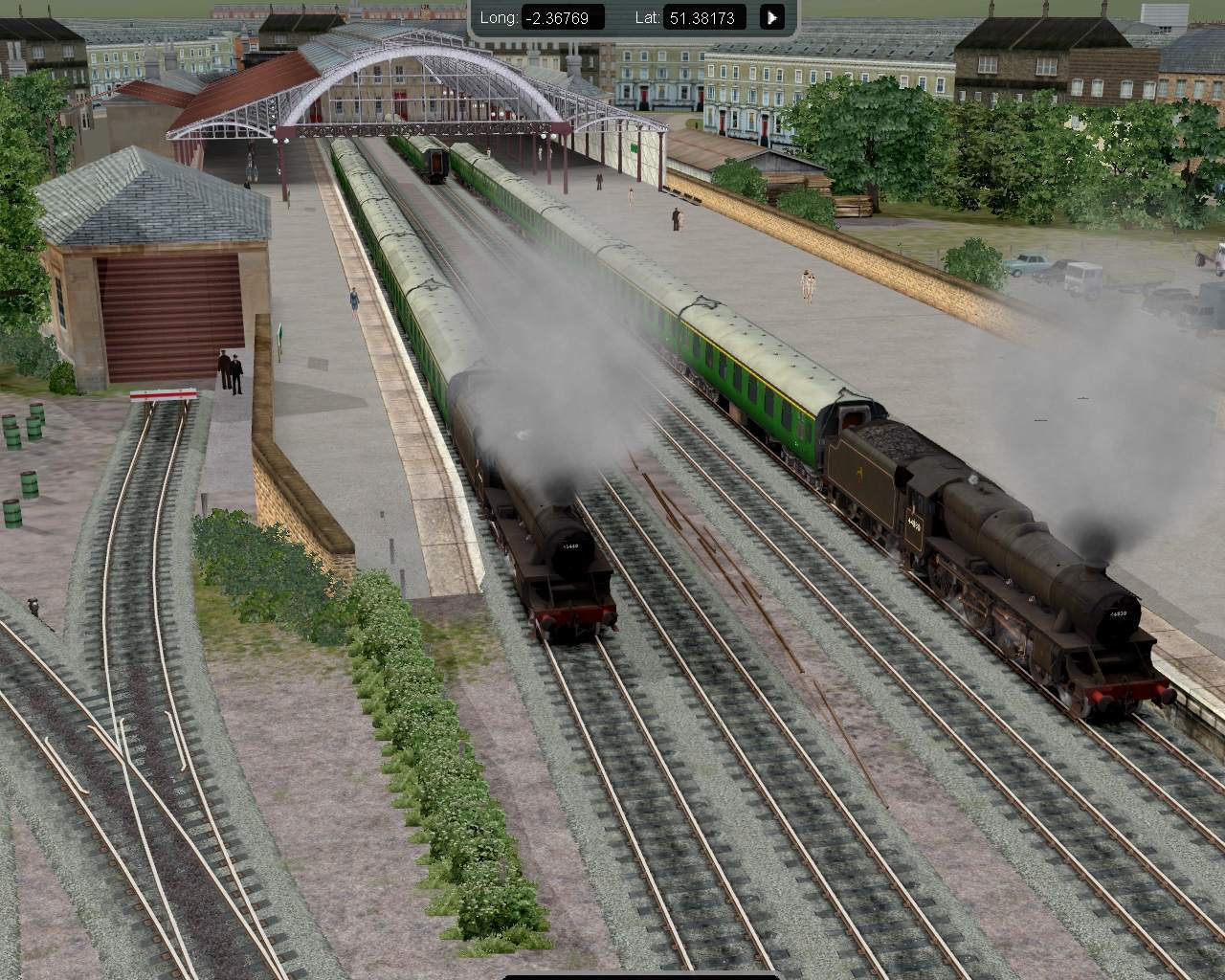Open the coordinate toolbar options via its arrow
This screenshot has height=980, width=1225.
[771, 17]
